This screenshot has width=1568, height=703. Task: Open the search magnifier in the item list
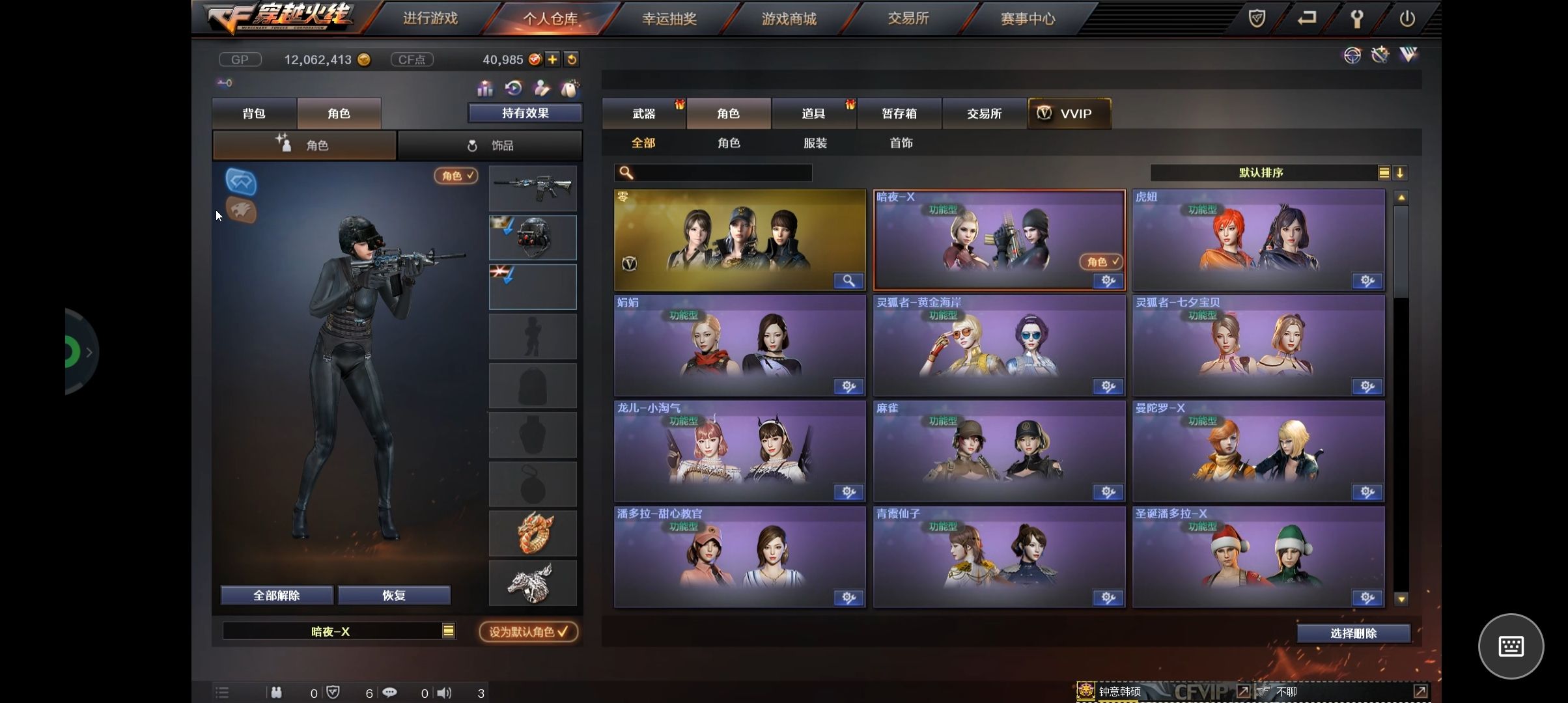coord(626,172)
